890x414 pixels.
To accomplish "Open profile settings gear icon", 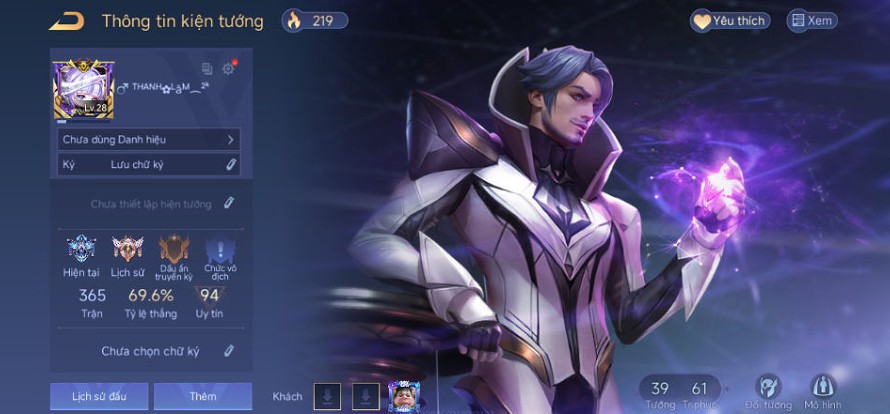I will [x=227, y=69].
